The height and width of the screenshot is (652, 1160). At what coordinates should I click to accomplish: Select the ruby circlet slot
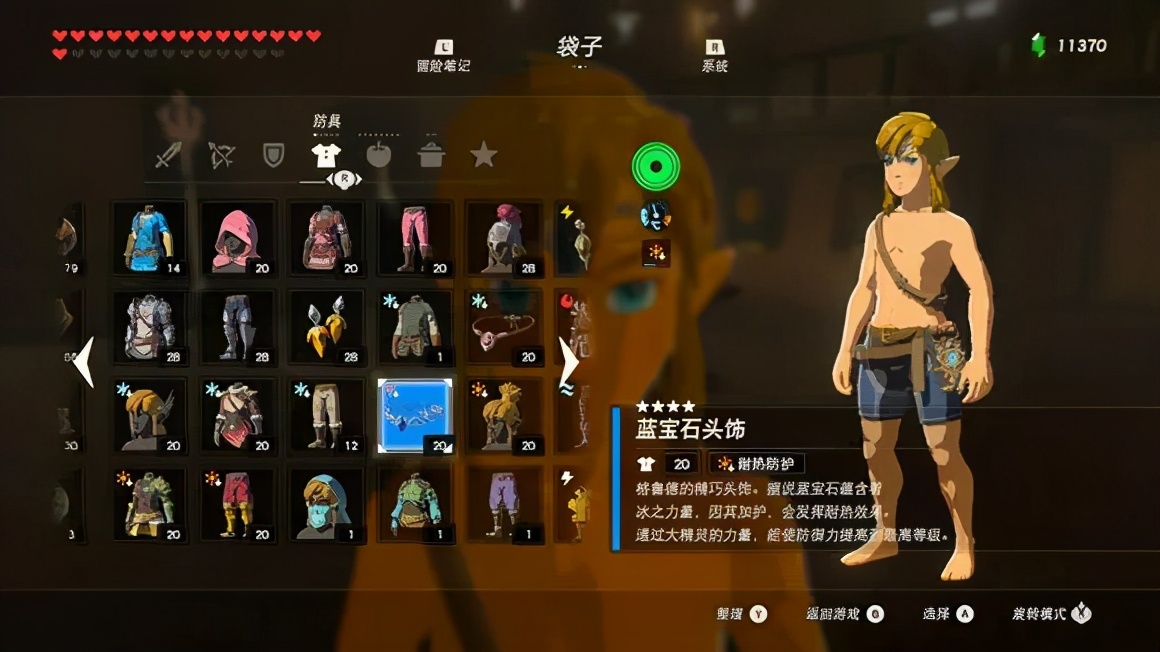(x=504, y=326)
